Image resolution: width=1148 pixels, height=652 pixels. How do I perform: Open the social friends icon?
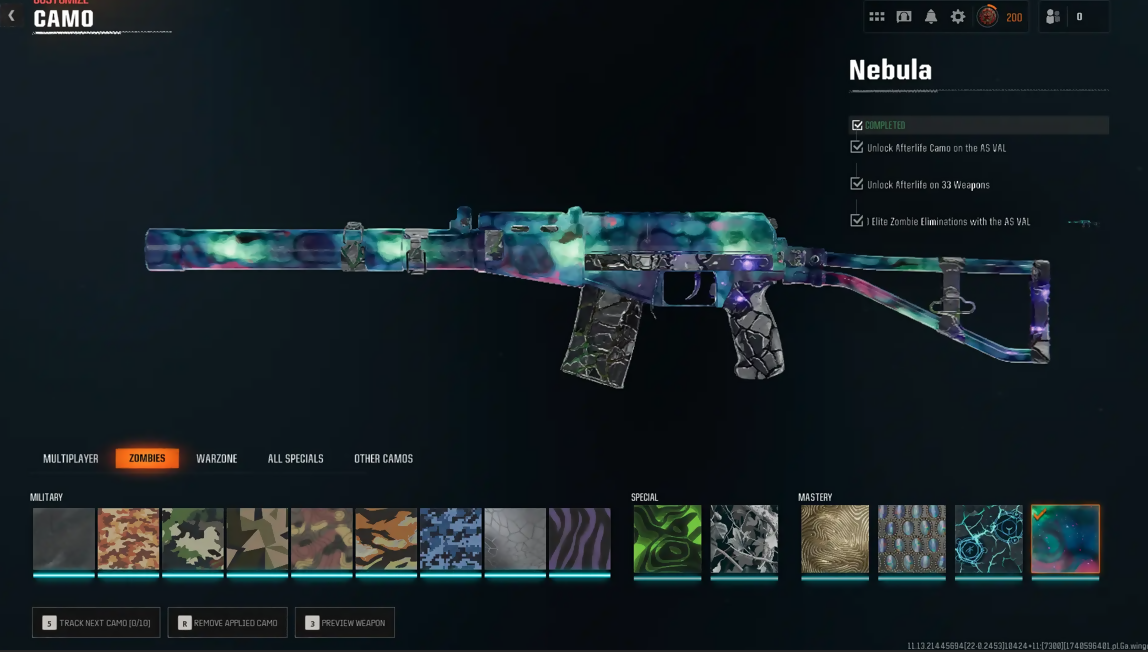(x=1053, y=17)
